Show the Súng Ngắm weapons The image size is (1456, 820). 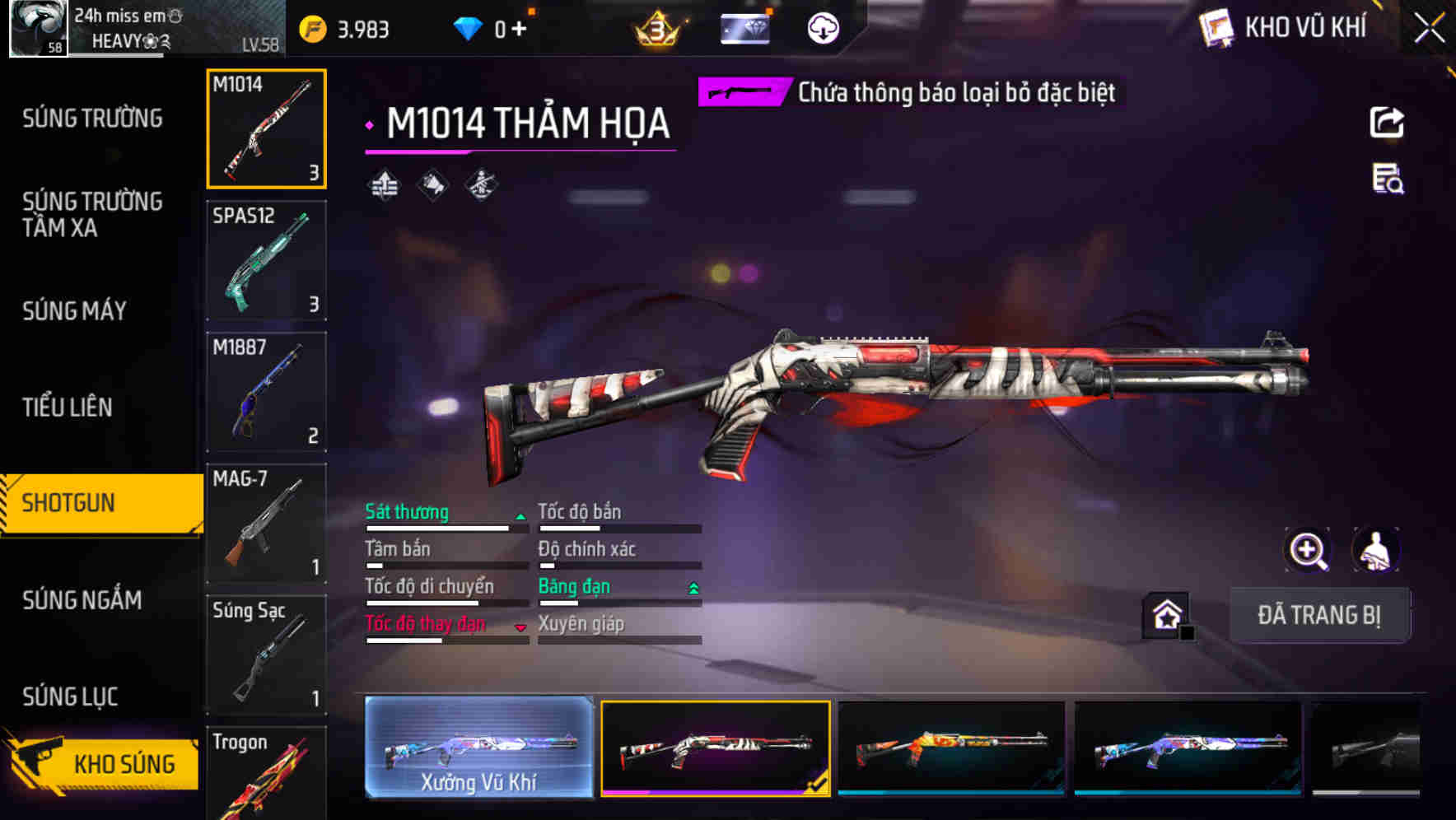pyautogui.click(x=82, y=599)
